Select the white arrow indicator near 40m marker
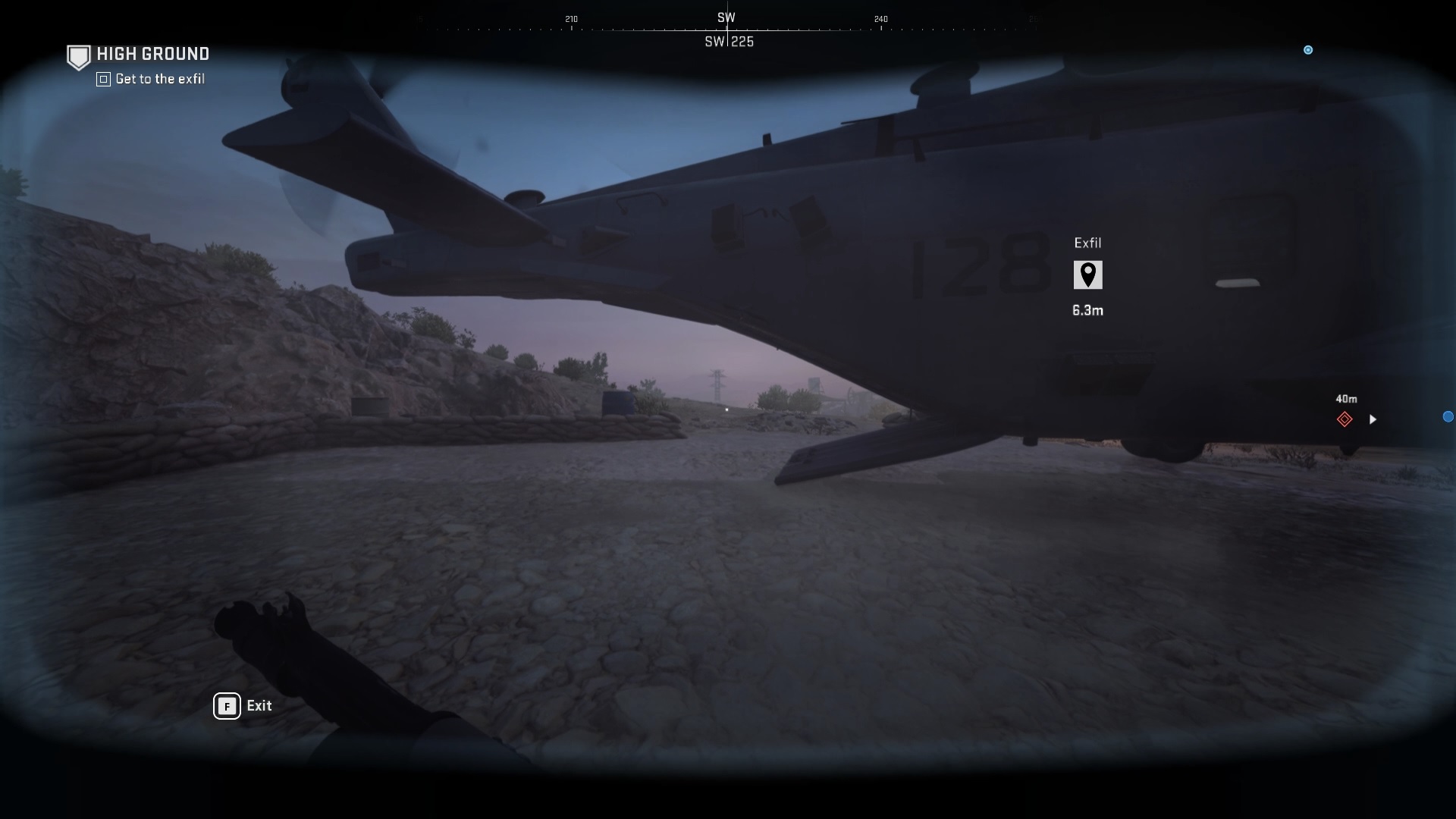This screenshot has height=819, width=1456. tap(1373, 419)
